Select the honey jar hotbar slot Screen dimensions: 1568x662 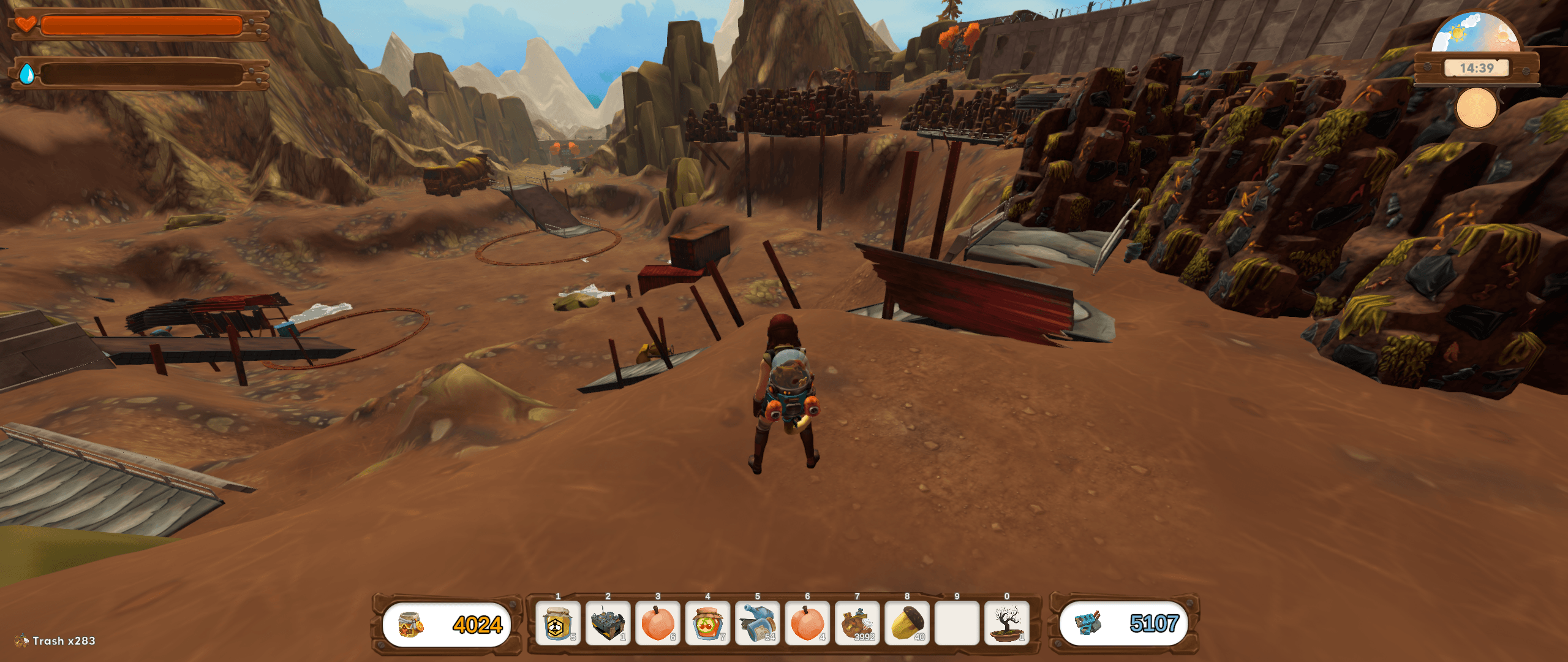coord(557,623)
